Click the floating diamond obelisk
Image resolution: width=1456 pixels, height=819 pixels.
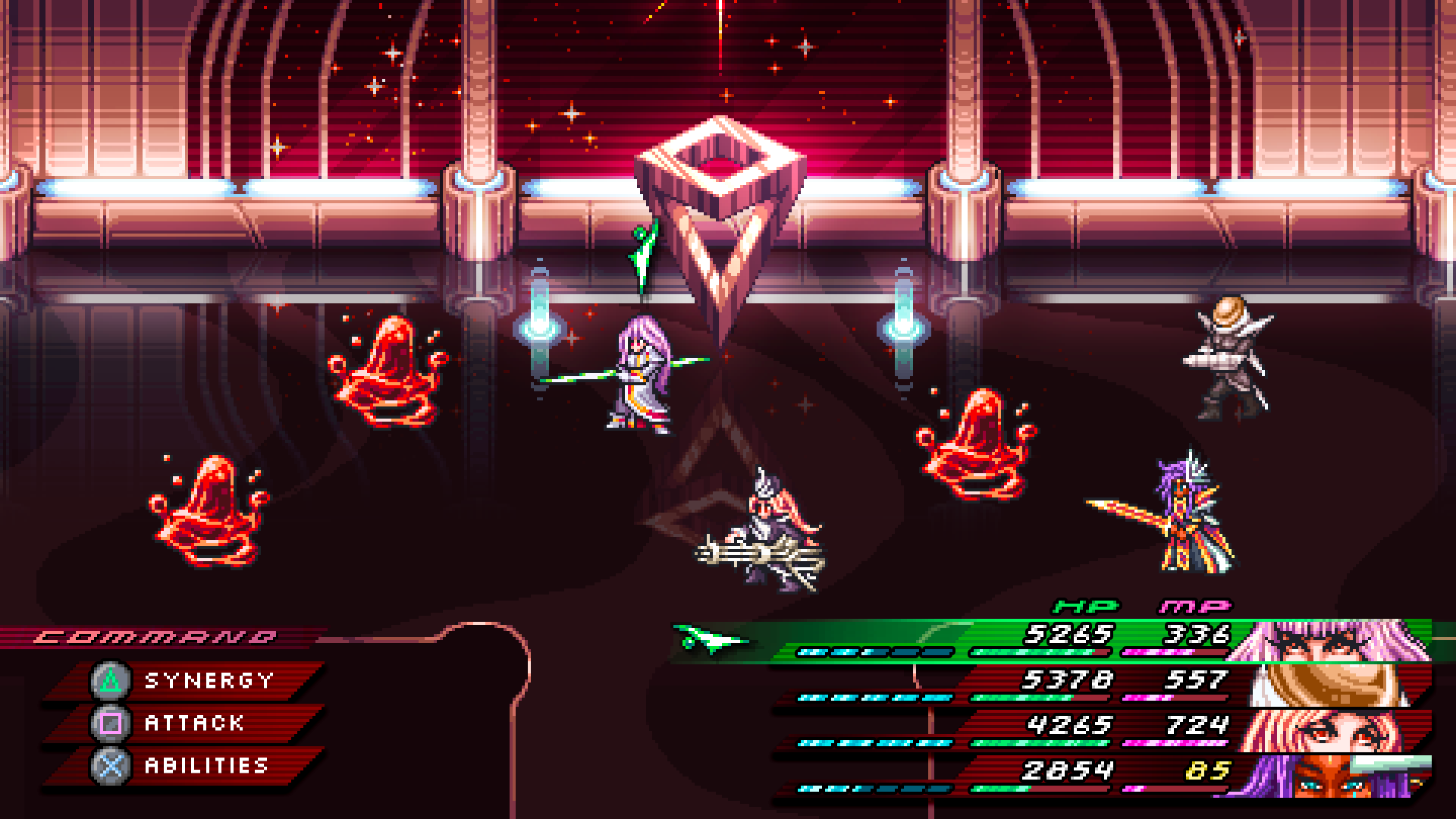pos(720,197)
